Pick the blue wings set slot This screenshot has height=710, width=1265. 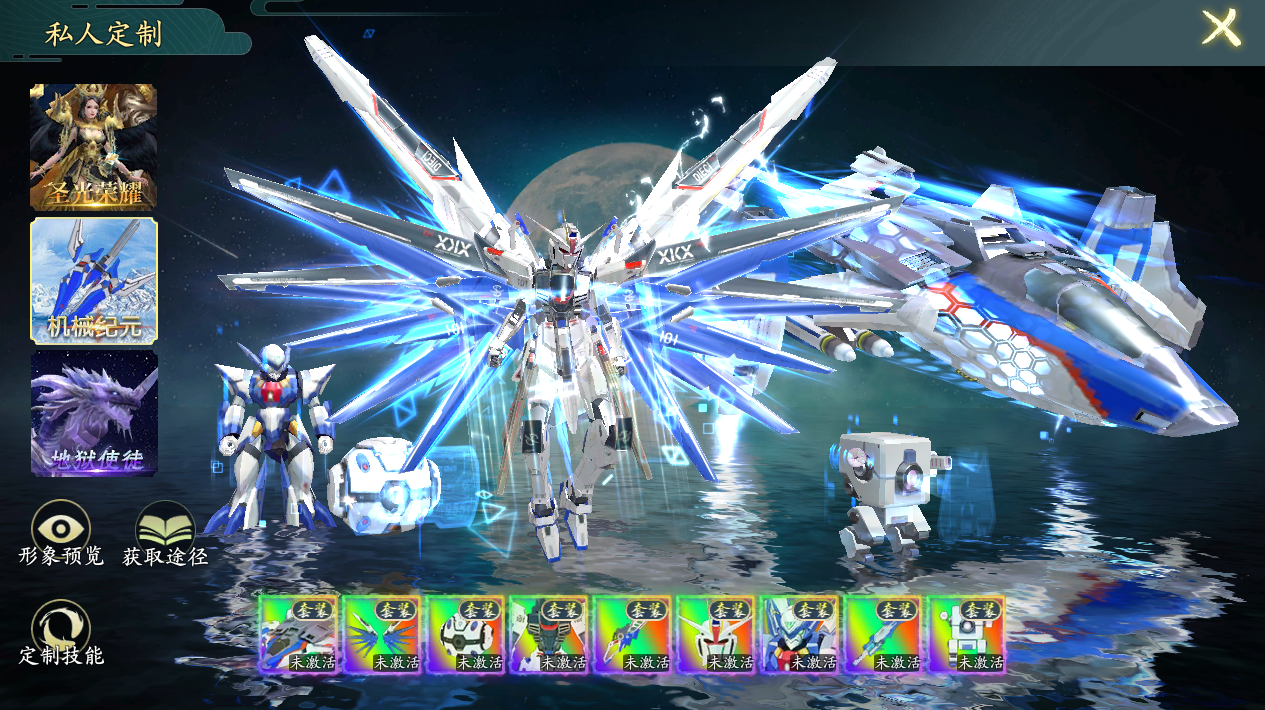pyautogui.click(x=382, y=634)
